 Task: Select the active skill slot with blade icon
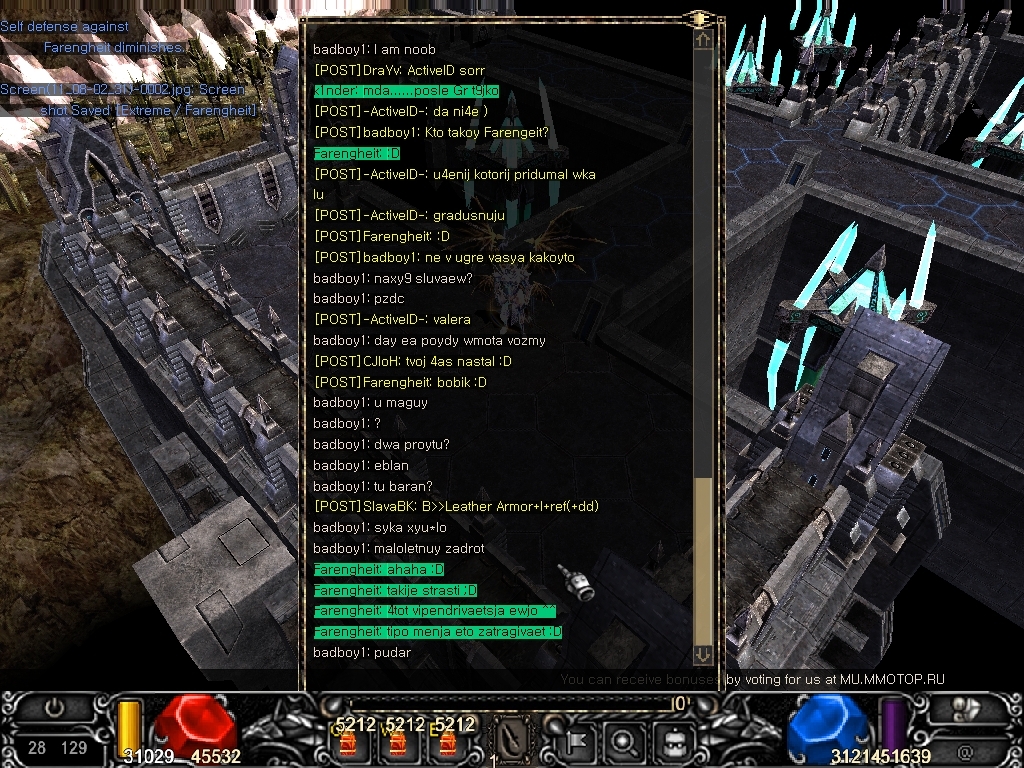(513, 741)
